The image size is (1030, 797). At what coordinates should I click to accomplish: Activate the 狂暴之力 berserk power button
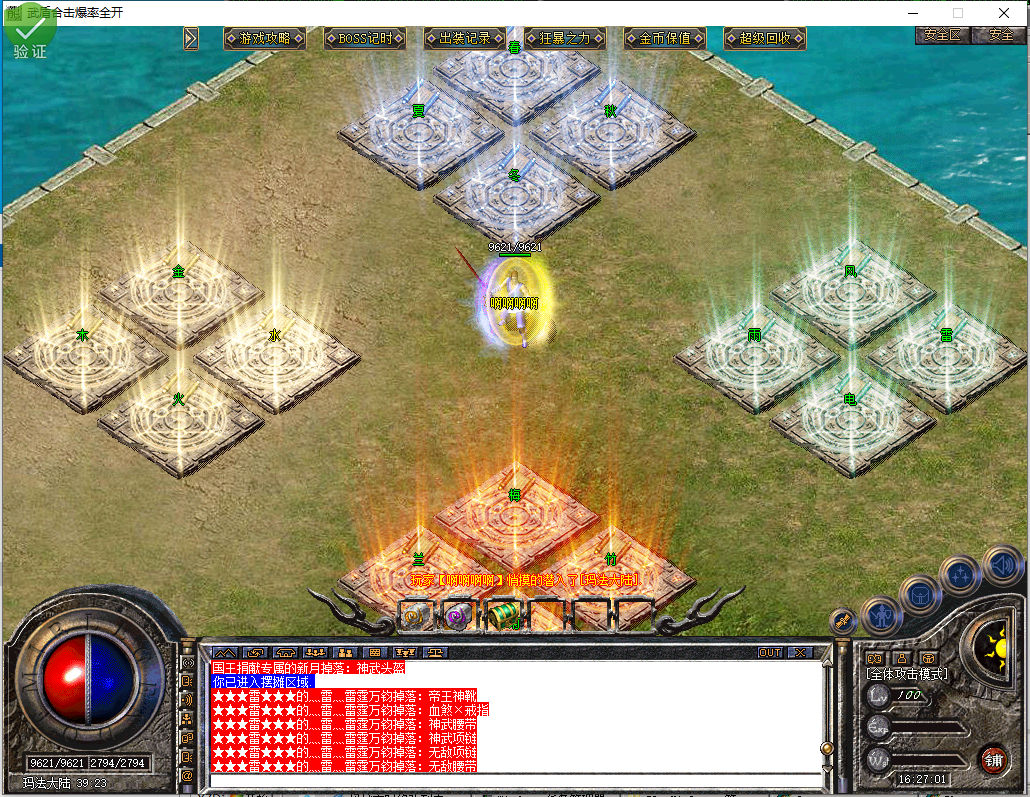pos(565,38)
